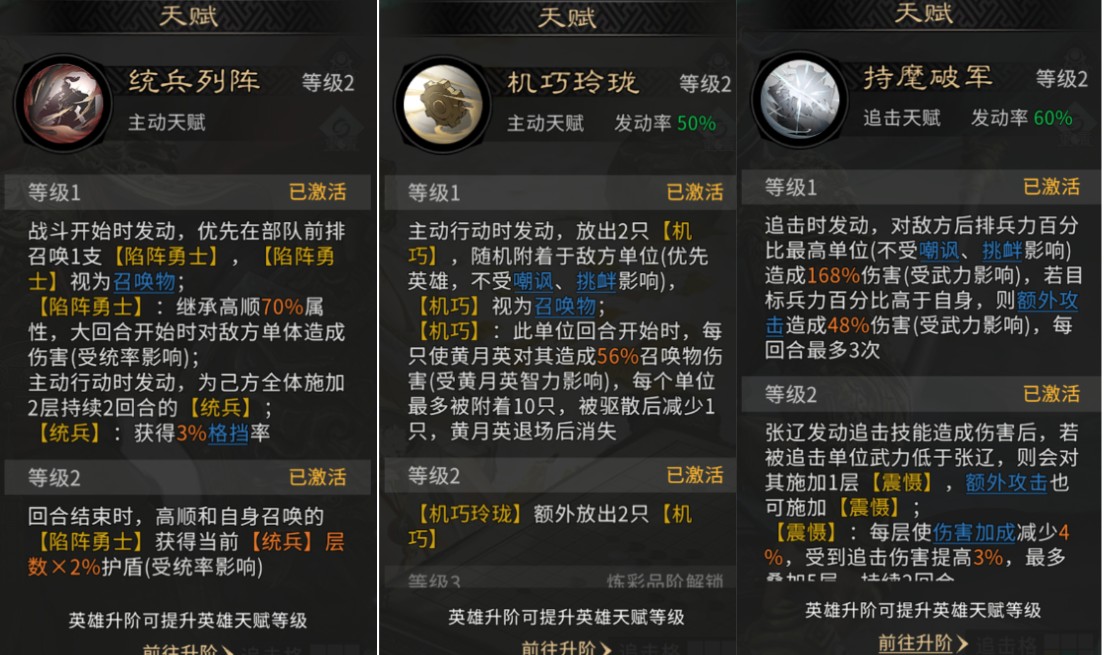Tap 挑衅 keyword in 持麾破军 description
The width and height of the screenshot is (1104, 655).
(1002, 251)
